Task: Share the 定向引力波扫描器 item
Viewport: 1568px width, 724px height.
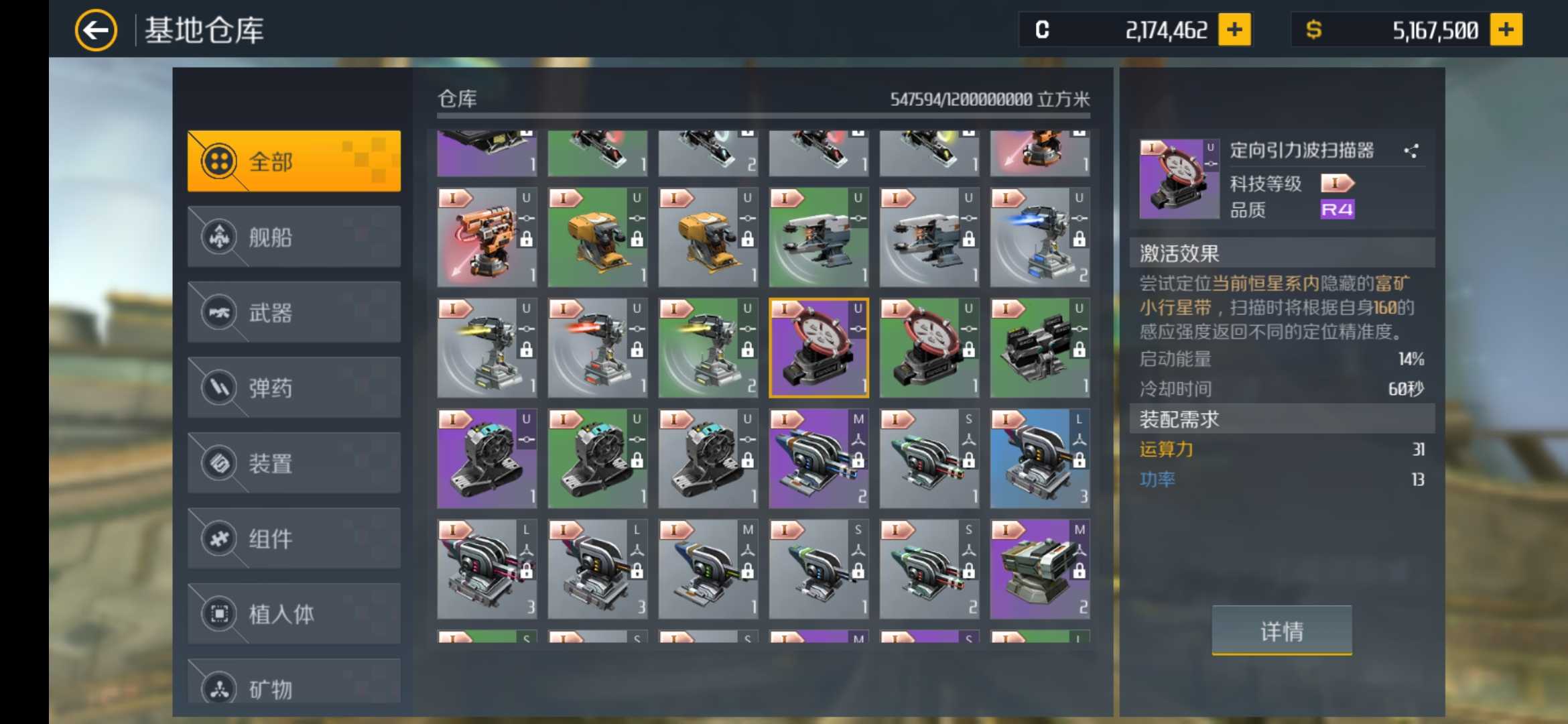Action: click(1411, 151)
